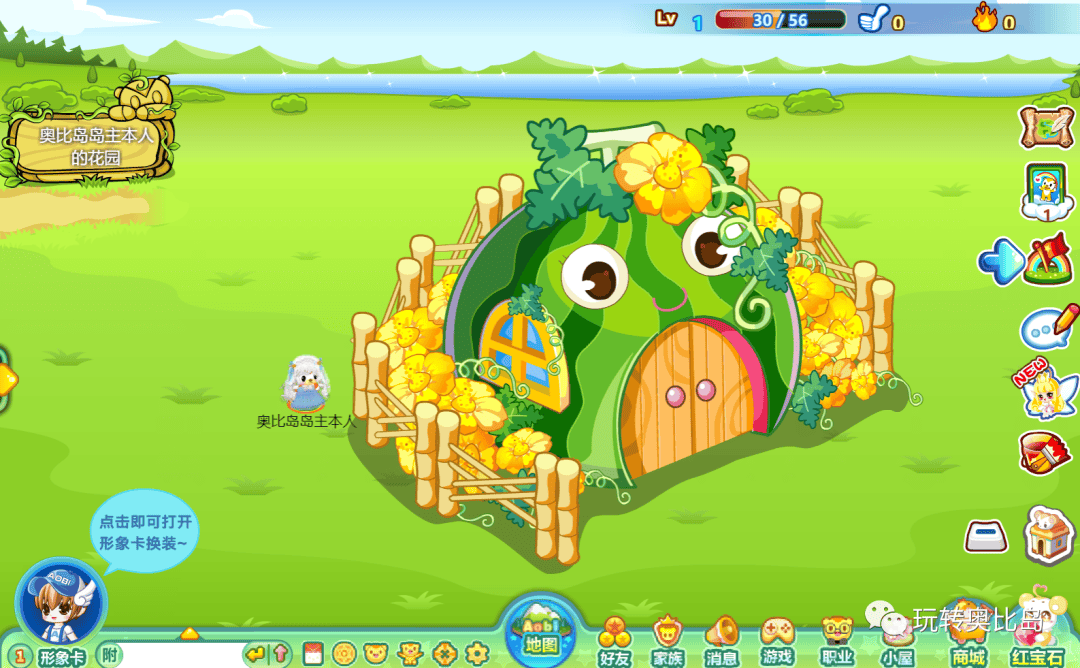Open the 好友 friends menu

(x=615, y=640)
